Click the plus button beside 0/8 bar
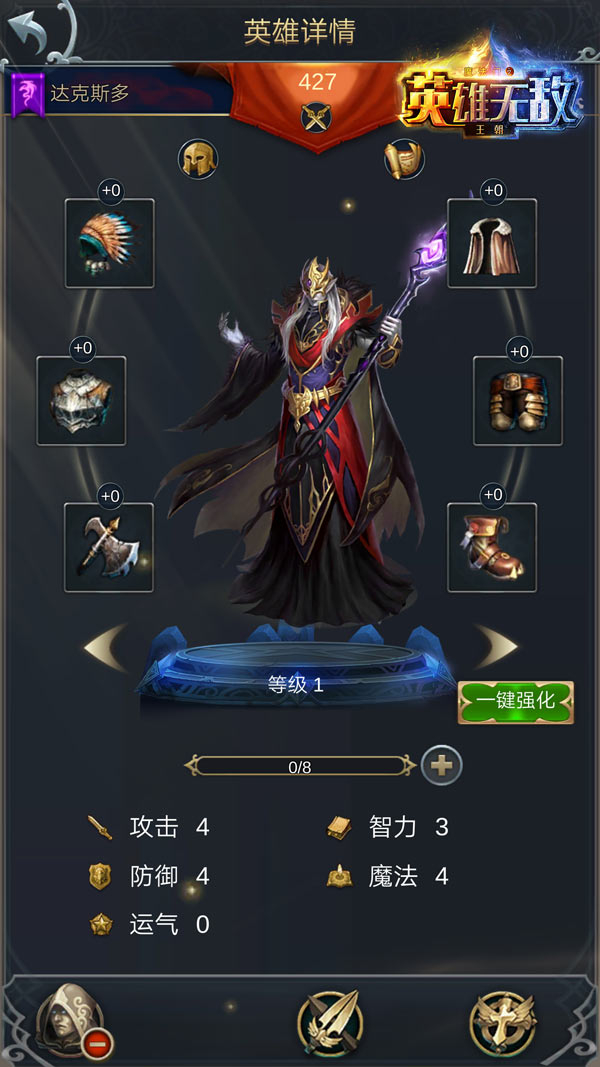The image size is (600, 1067). tap(442, 766)
